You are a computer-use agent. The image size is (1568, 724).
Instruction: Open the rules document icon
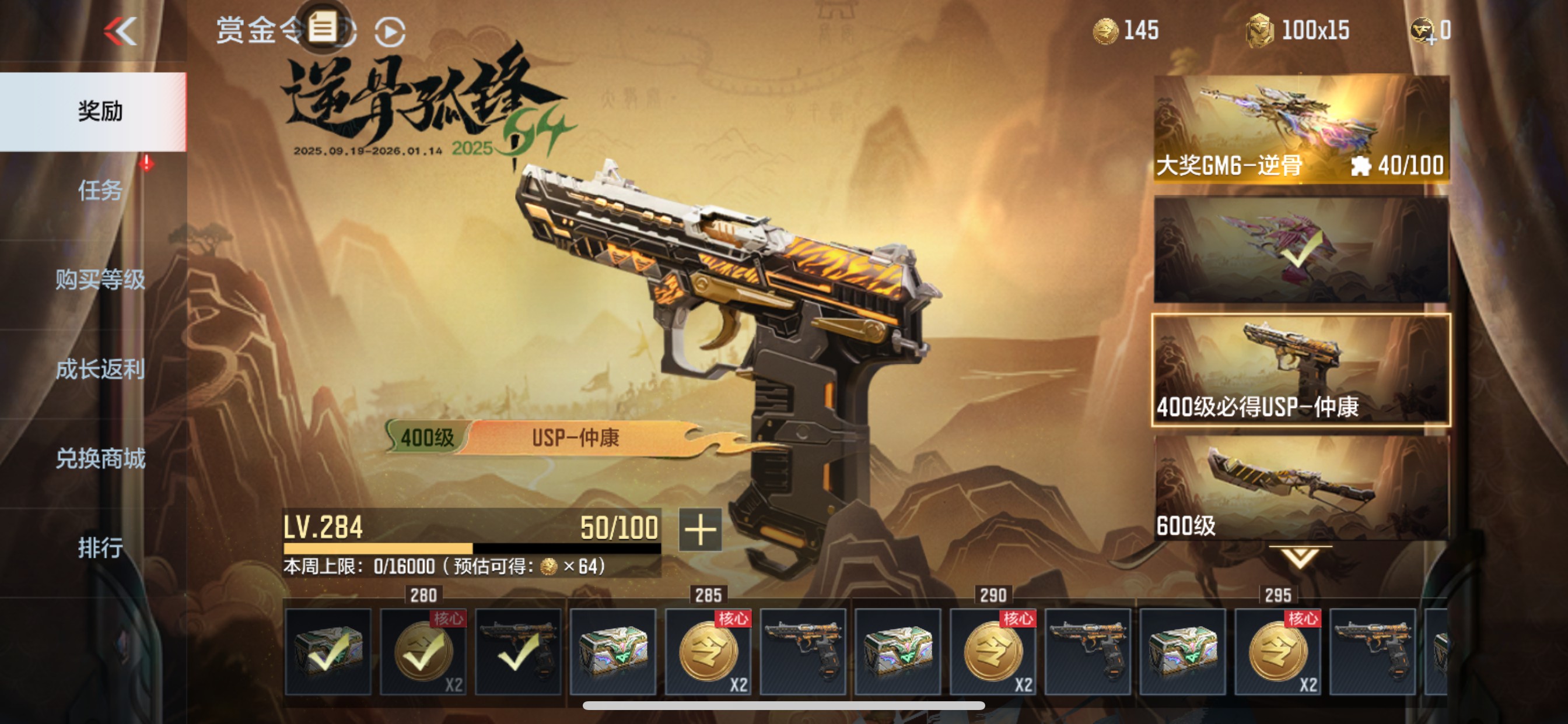point(323,29)
